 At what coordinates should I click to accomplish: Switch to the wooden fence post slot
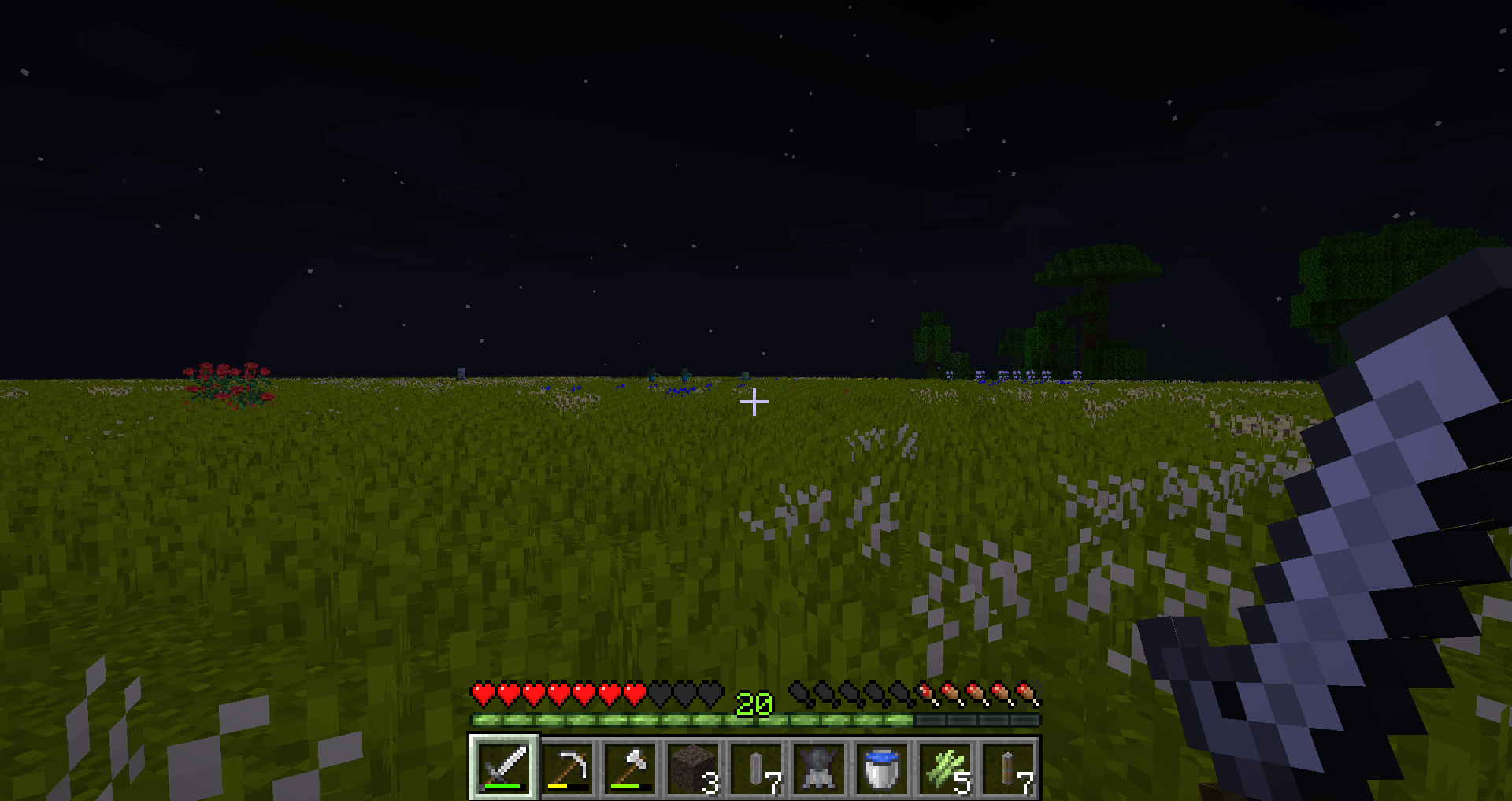point(1008,767)
